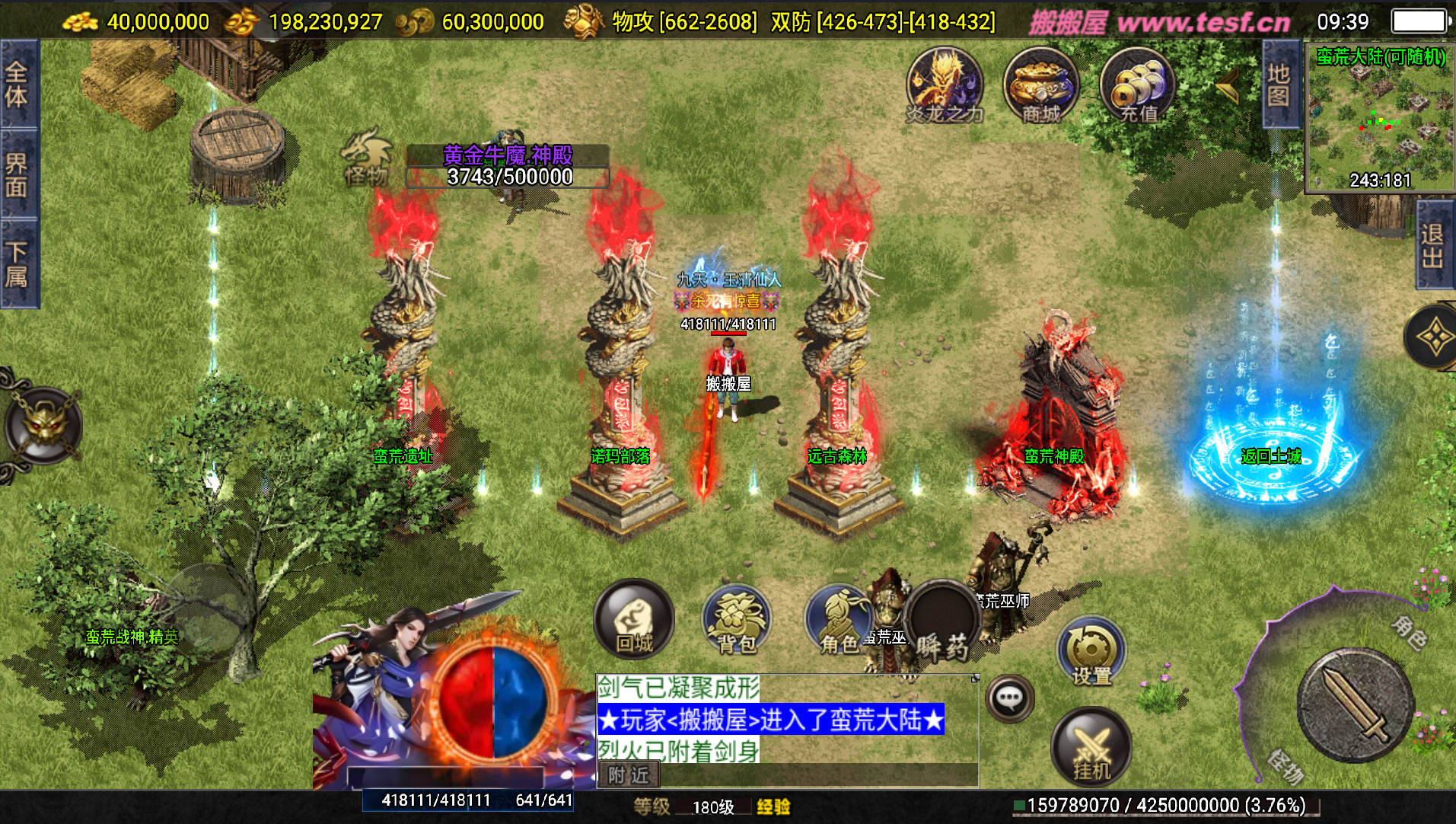Viewport: 1456px width, 824px height.
Task: Select the 下属 side tab
Action: point(17,263)
